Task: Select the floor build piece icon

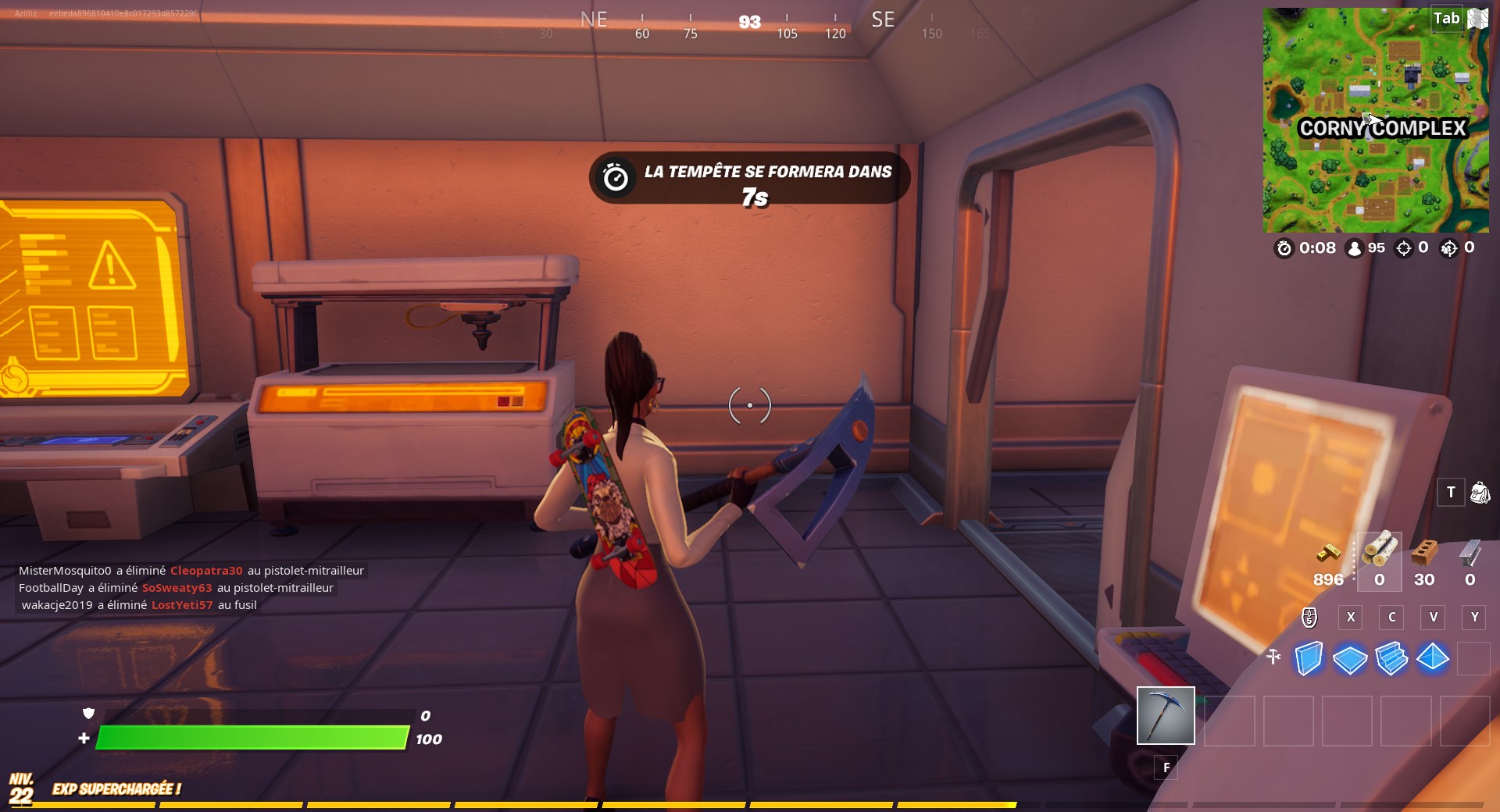Action: [x=1350, y=660]
